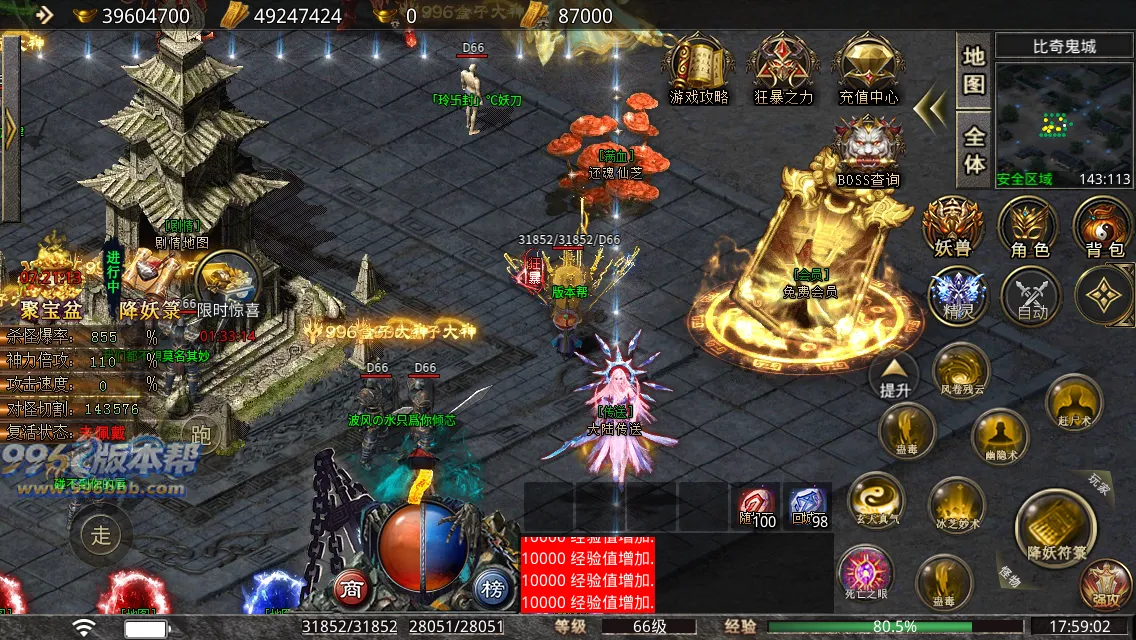Cast the 风卷残云 skill
The image size is (1136, 640).
tap(962, 370)
